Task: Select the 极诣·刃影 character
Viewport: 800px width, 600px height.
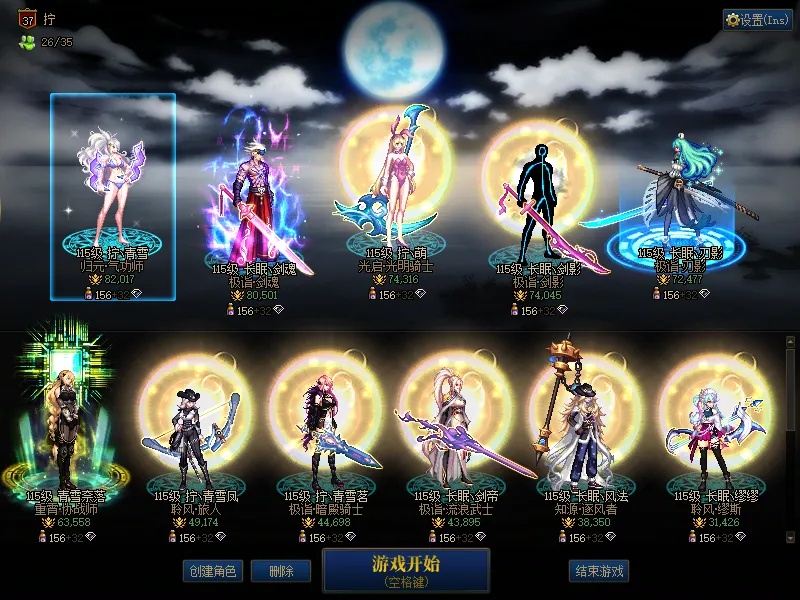Action: point(680,200)
